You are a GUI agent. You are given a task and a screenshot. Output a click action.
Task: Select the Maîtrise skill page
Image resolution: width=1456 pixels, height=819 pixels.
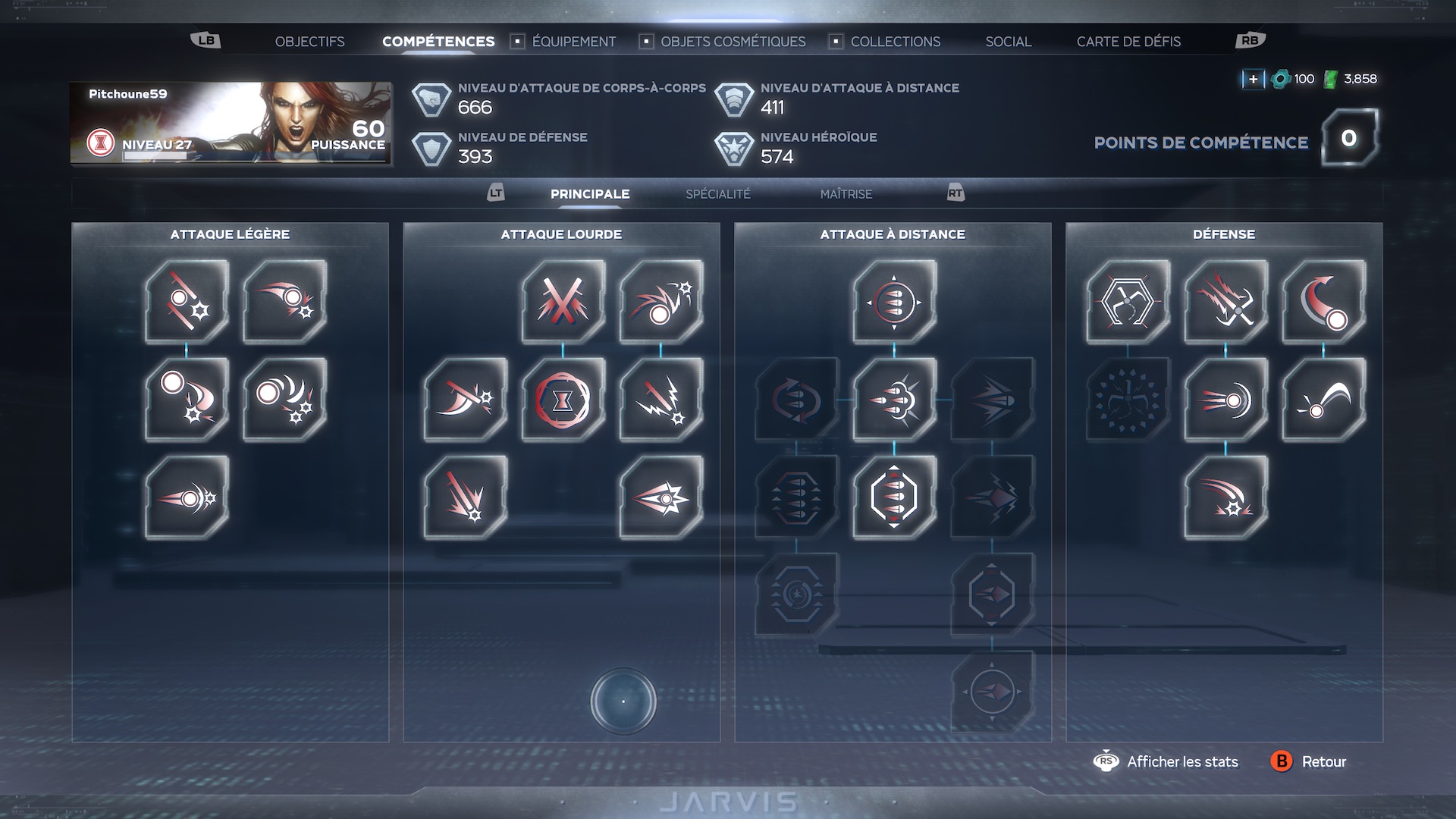846,194
